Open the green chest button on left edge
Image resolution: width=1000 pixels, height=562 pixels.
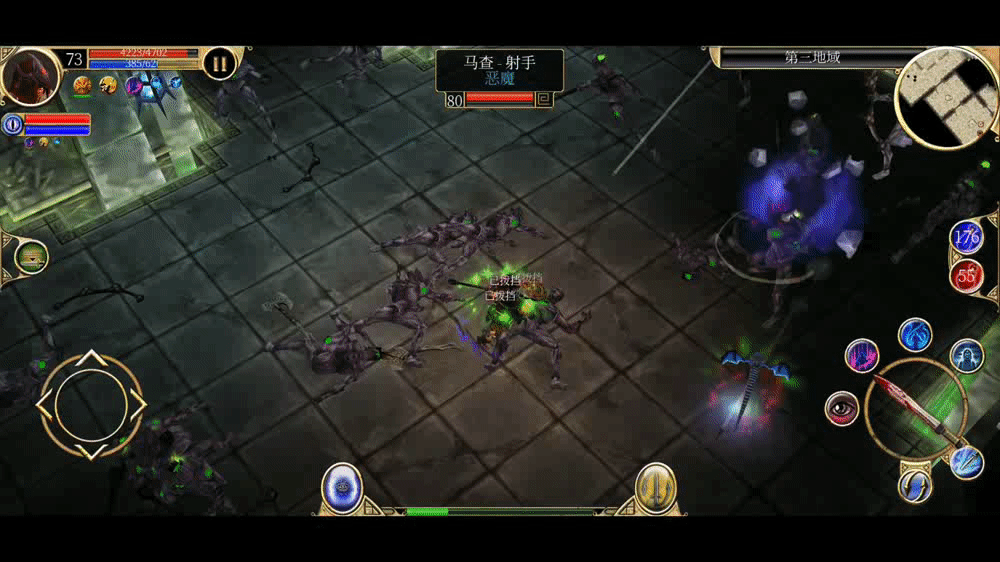[32, 258]
